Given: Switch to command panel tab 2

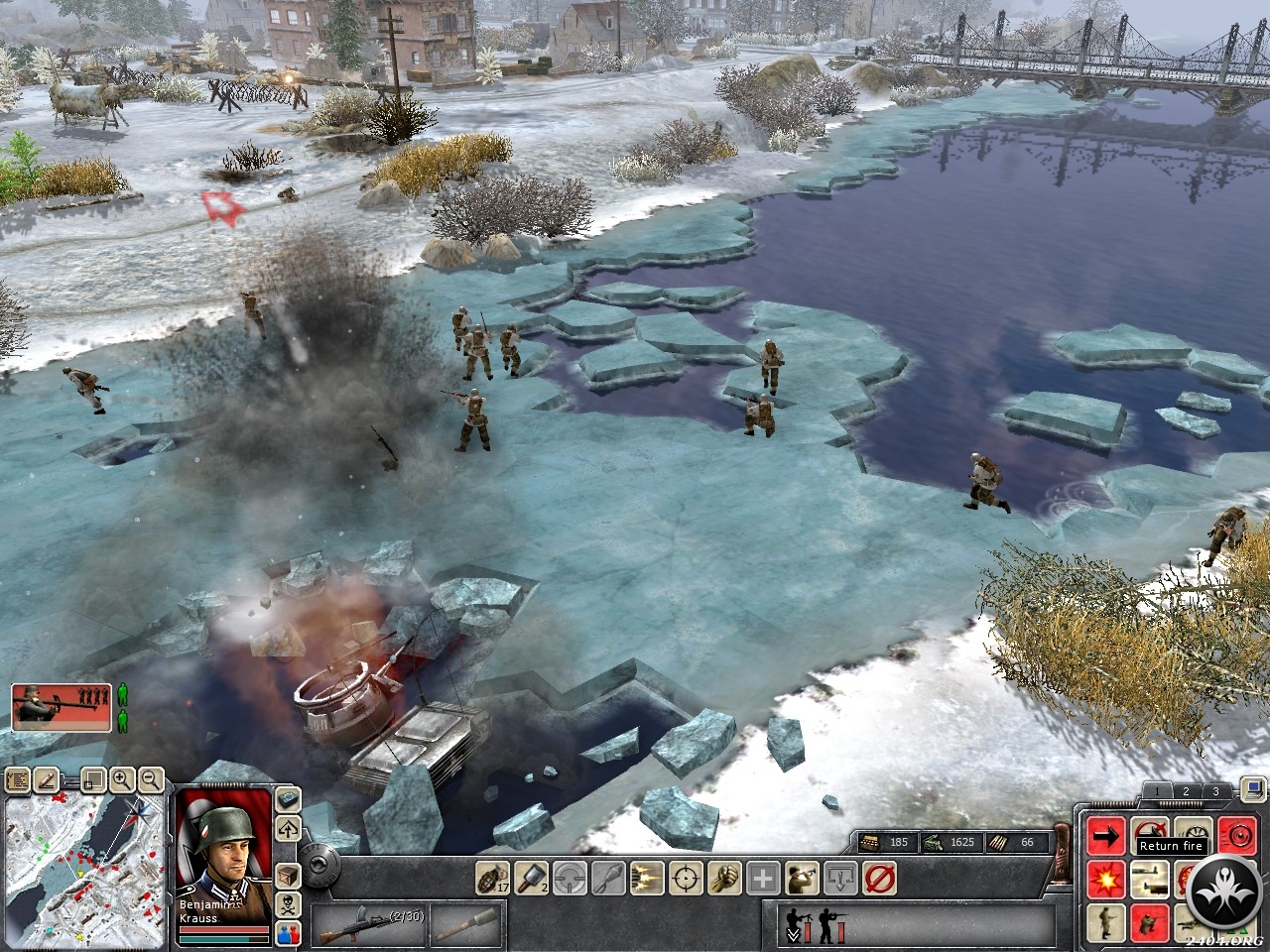Looking at the screenshot, I should [1186, 791].
